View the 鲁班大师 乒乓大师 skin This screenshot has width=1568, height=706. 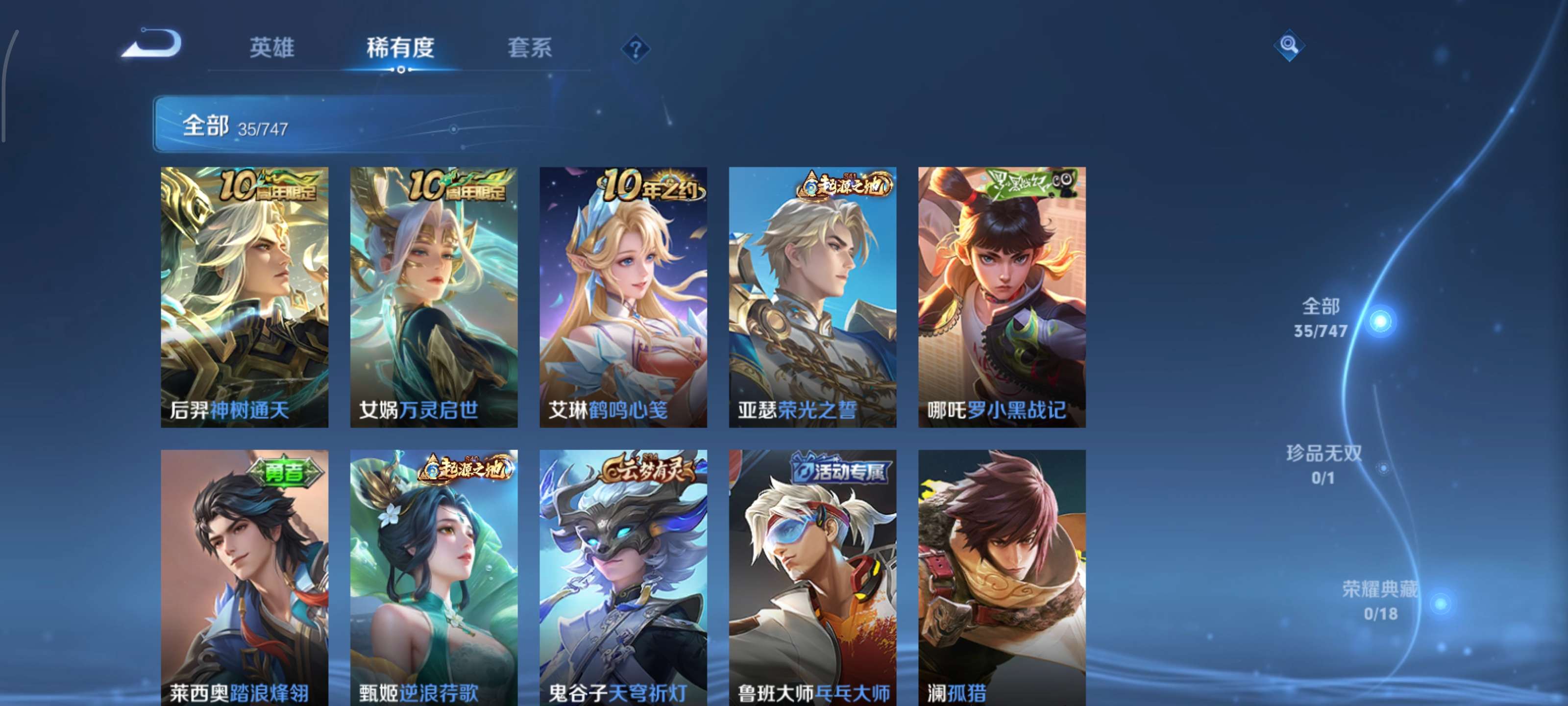tap(812, 579)
